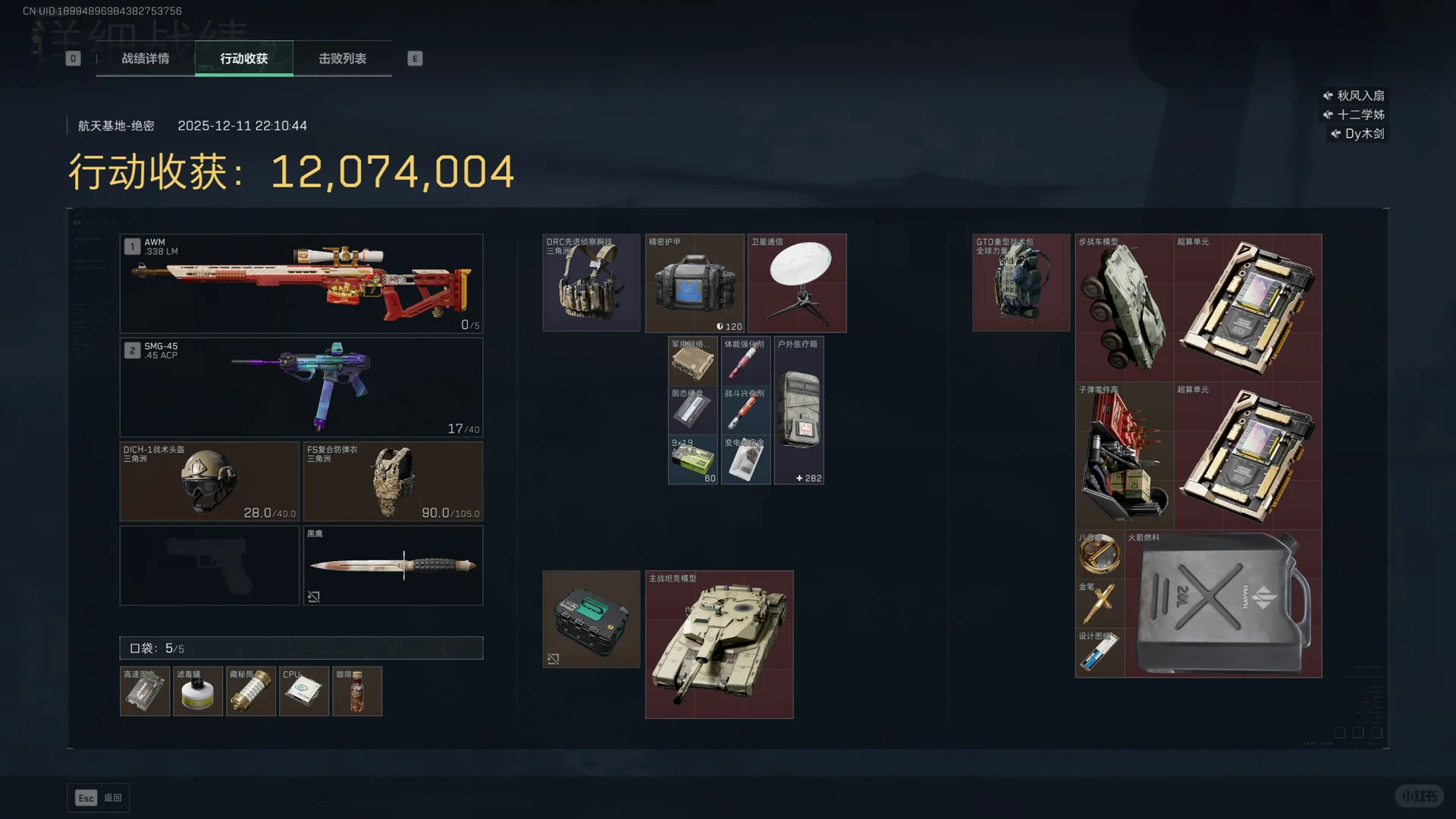Select the DRC chest rig item

click(591, 283)
